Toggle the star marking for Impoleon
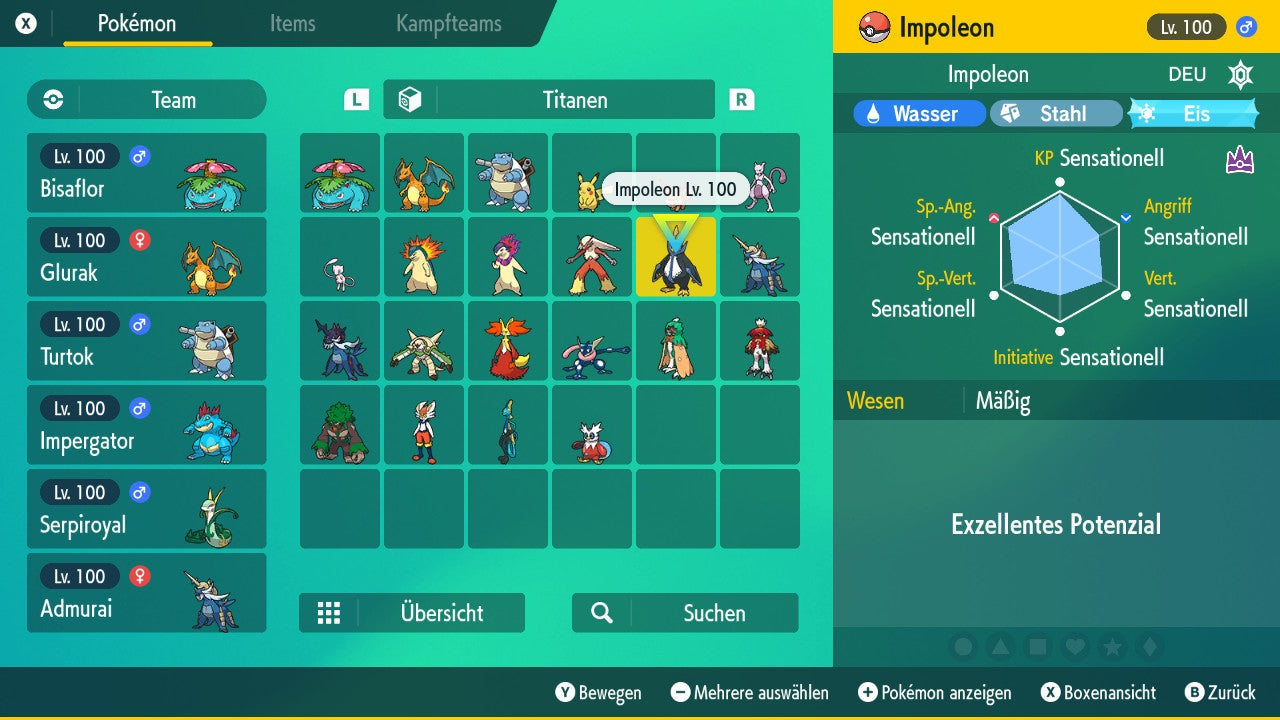The image size is (1280, 720). (1112, 647)
